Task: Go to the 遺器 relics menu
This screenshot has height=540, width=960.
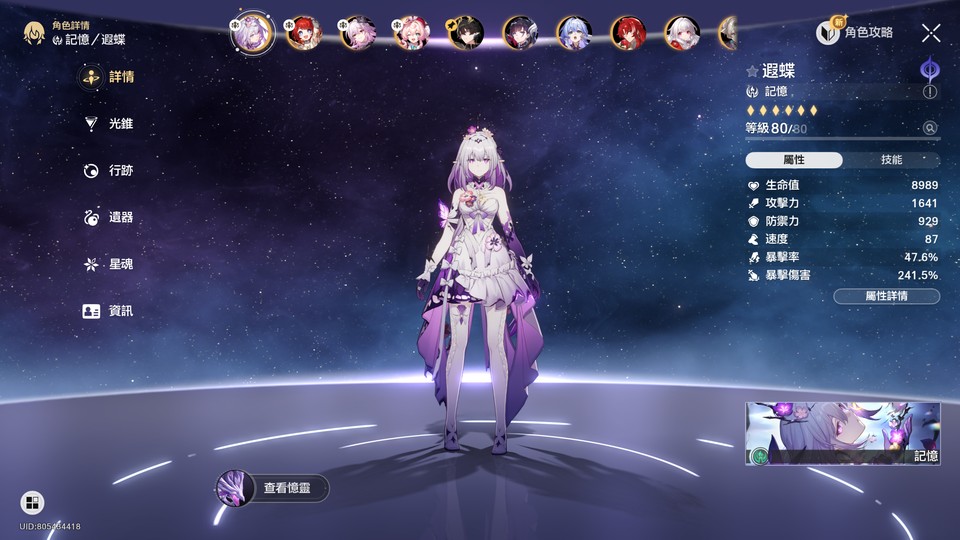Action: (x=108, y=217)
